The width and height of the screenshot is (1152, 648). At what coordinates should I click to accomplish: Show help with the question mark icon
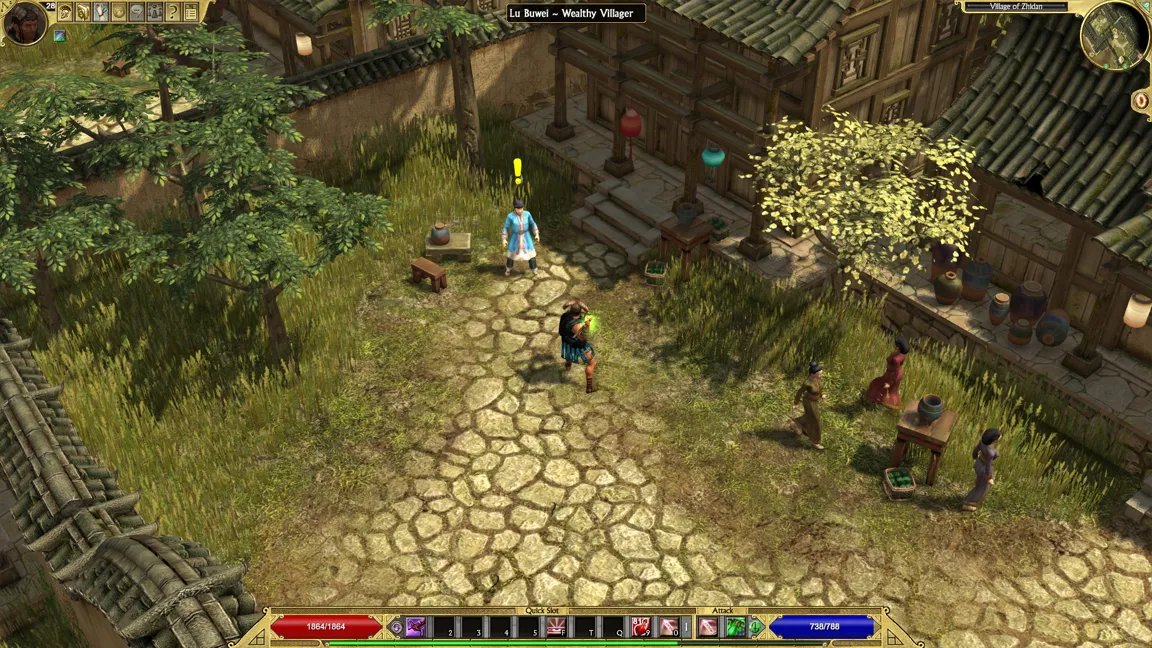pos(173,12)
